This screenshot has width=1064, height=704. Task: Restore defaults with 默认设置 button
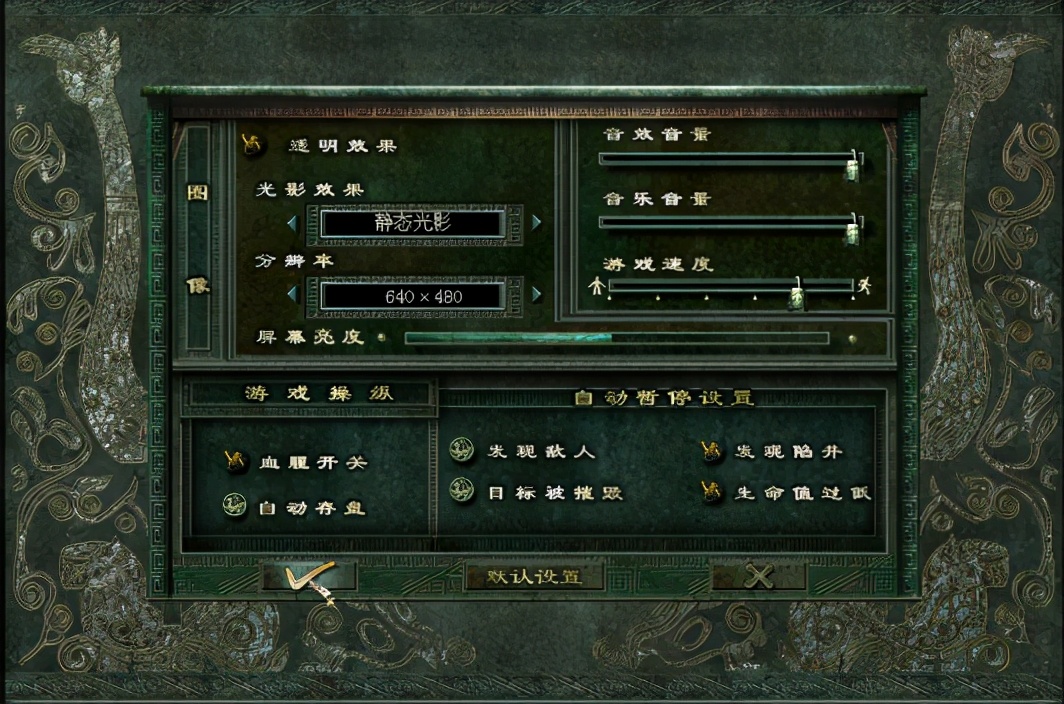534,577
